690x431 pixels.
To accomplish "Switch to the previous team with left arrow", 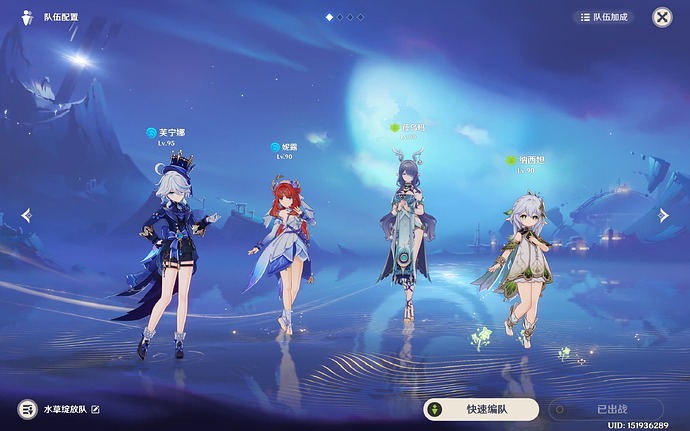I will point(26,215).
